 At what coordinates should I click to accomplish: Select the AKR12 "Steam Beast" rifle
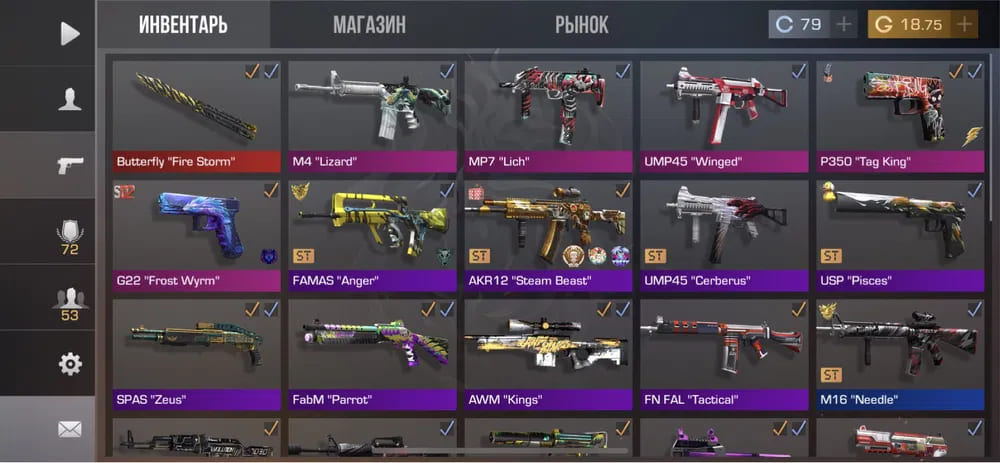548,234
